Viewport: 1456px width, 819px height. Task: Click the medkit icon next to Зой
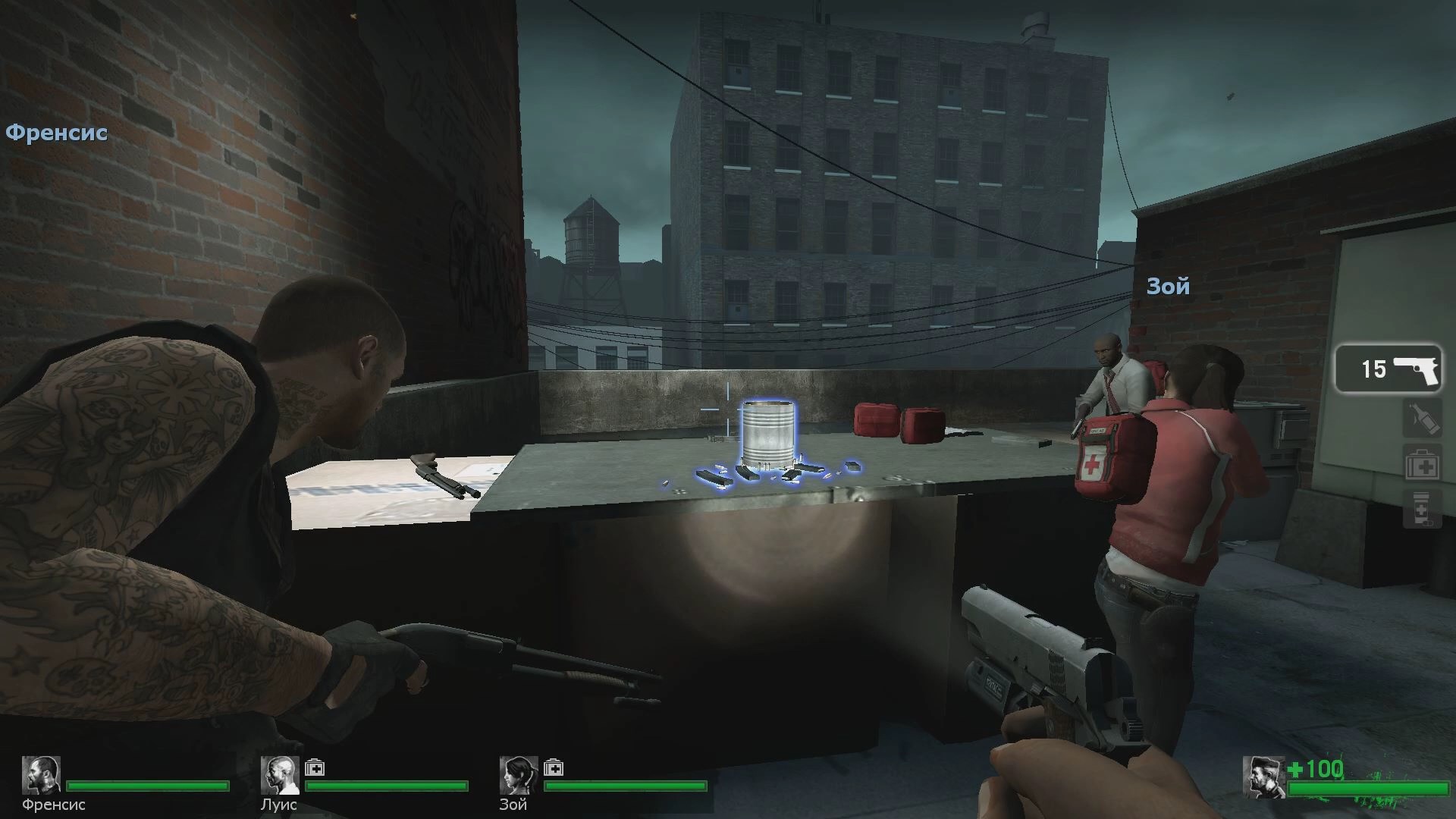point(556,768)
